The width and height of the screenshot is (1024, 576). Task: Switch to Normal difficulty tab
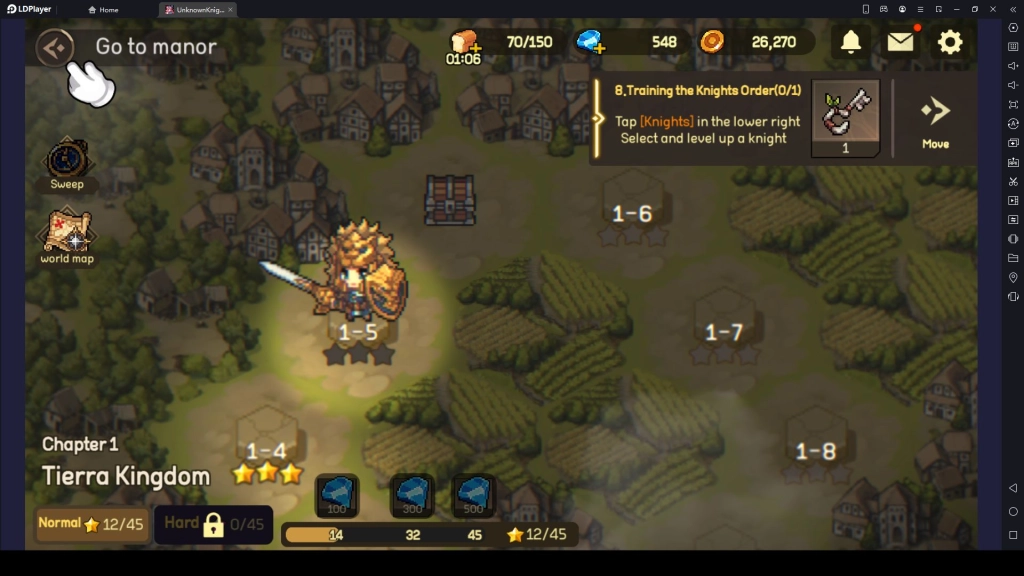point(90,524)
